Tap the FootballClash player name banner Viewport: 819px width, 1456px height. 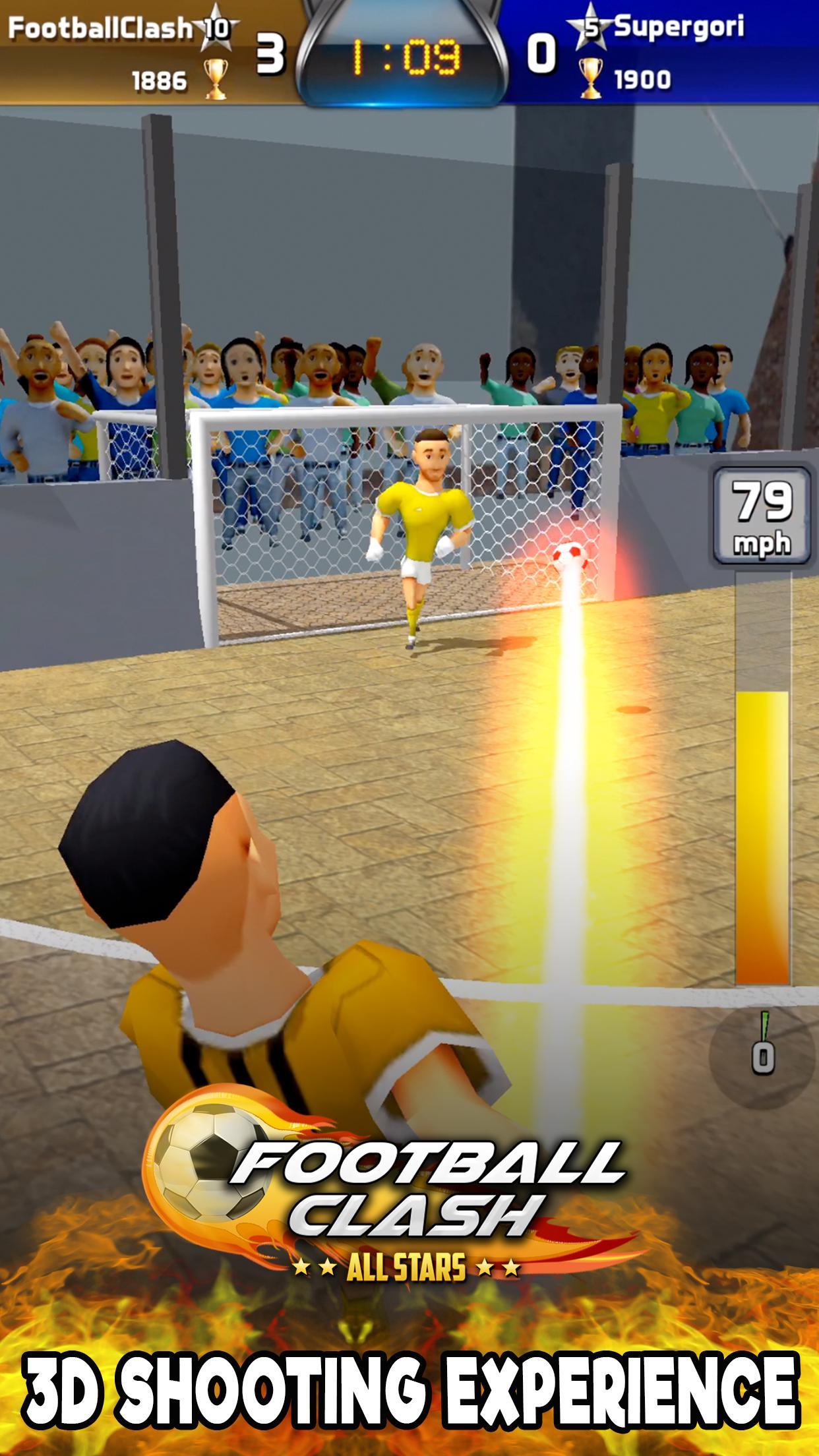(99, 29)
